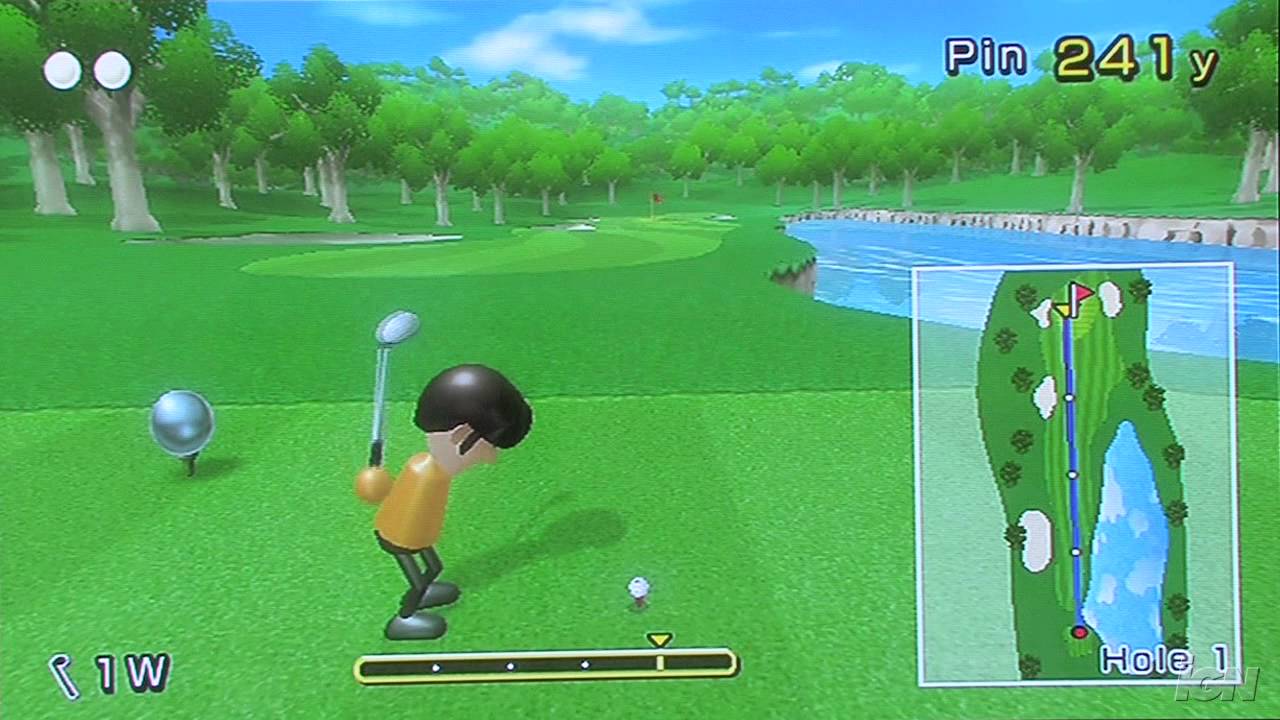Image resolution: width=1280 pixels, height=720 pixels.
Task: Click the red flag pin on minimap
Action: coord(1079,294)
